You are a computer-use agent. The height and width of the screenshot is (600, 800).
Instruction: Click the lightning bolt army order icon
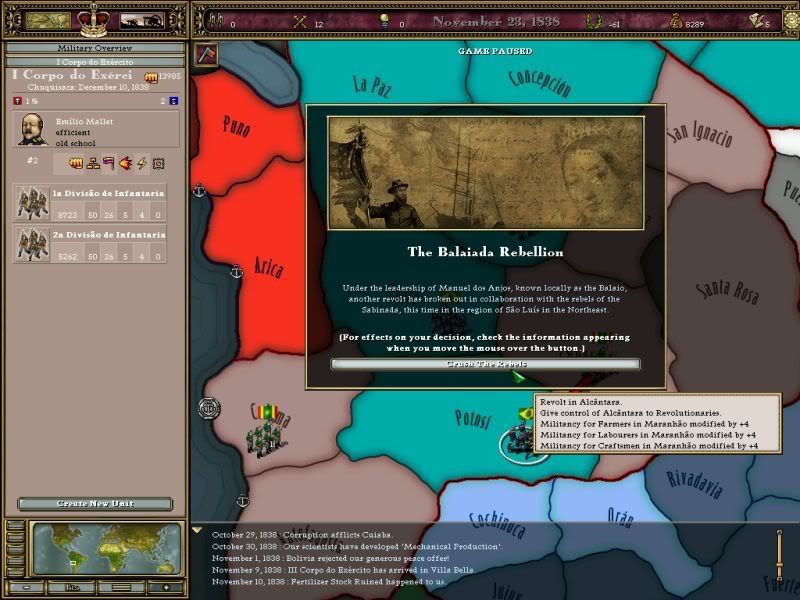tap(142, 163)
